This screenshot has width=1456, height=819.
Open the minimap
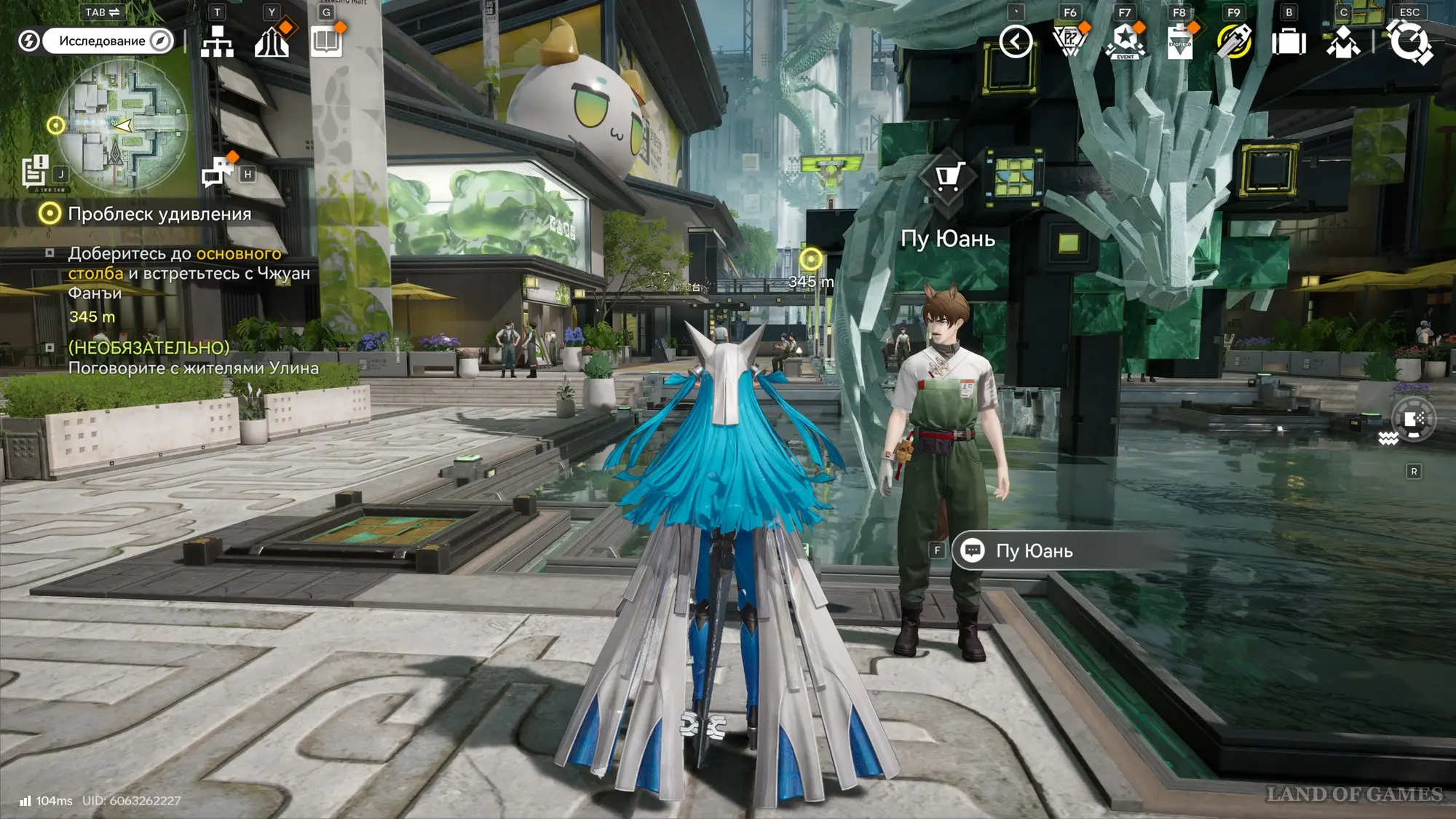click(x=122, y=125)
